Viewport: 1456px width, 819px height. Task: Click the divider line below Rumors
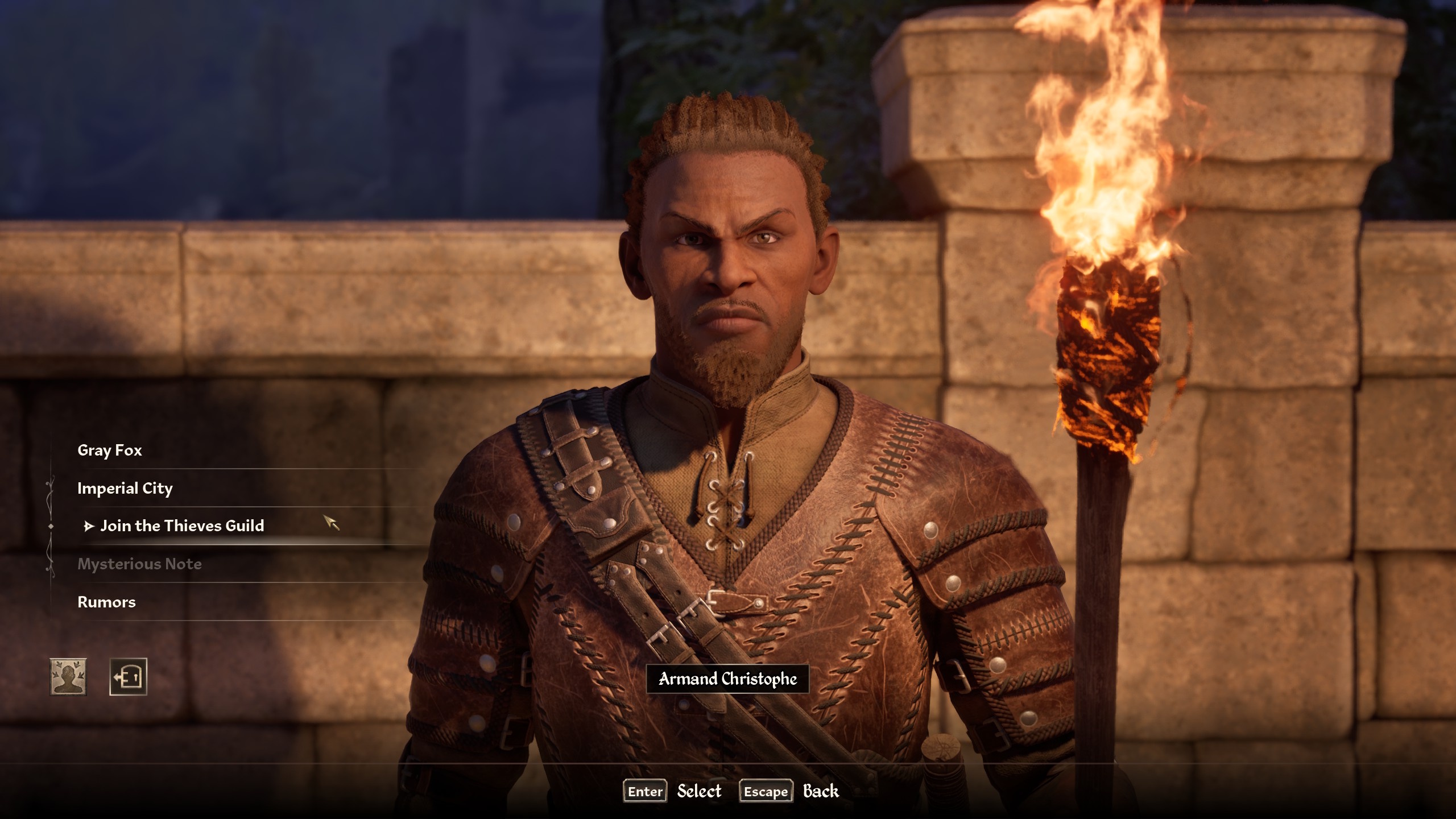239,619
